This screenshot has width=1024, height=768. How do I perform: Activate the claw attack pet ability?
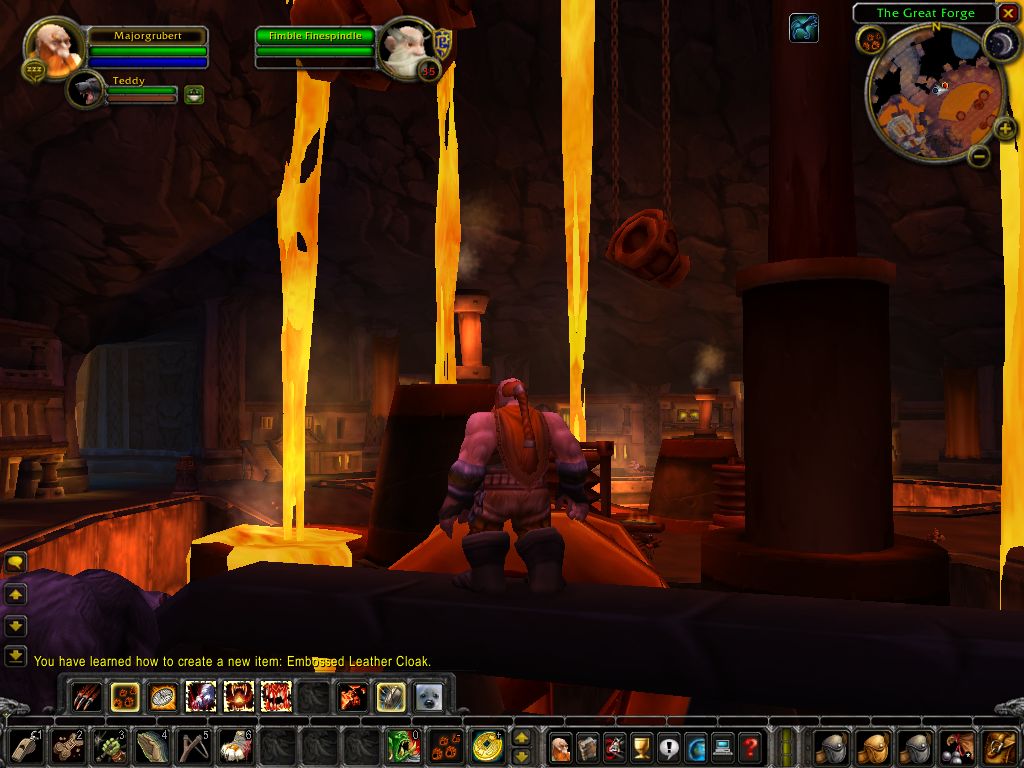87,696
